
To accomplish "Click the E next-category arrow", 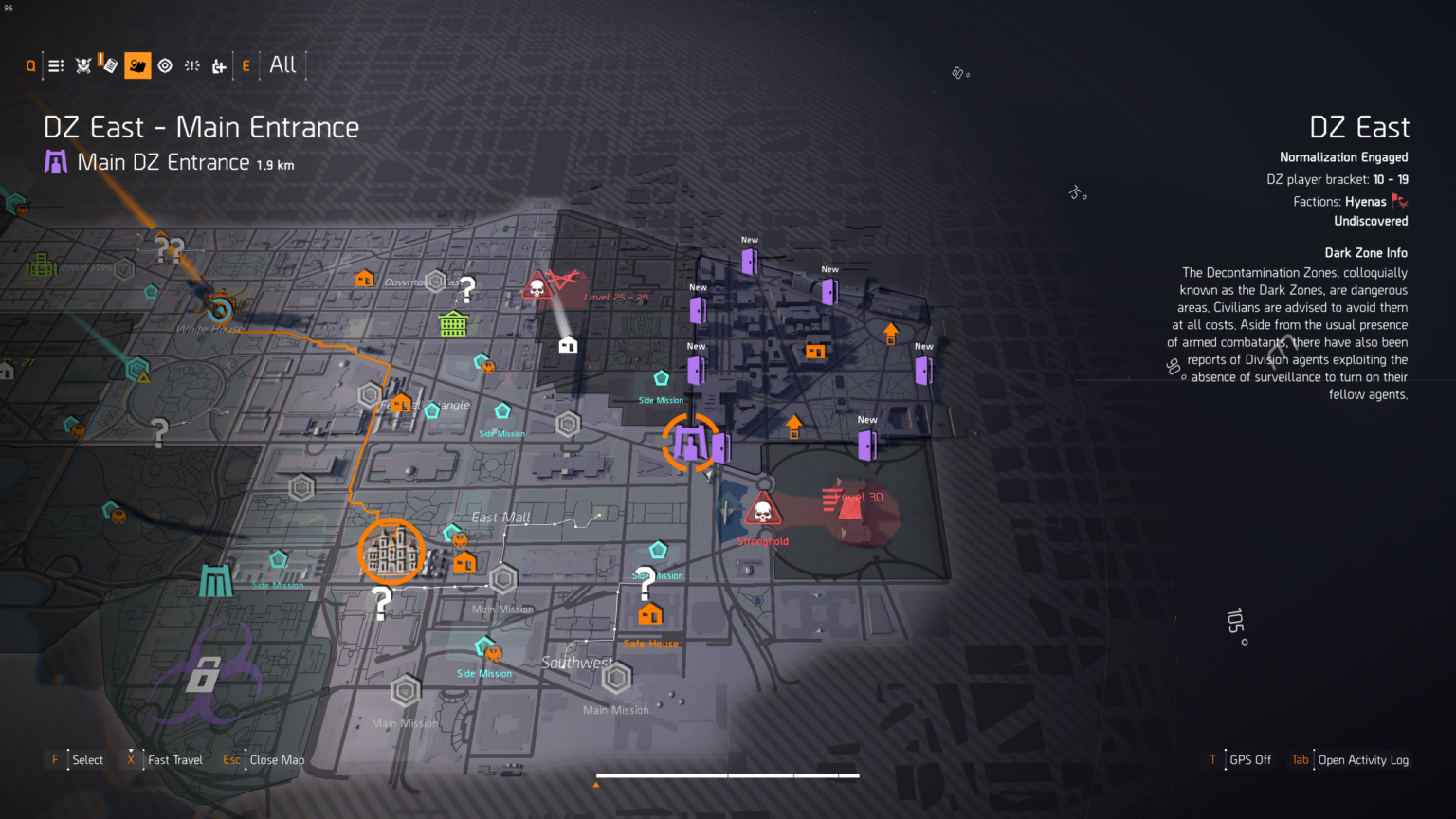I will [x=246, y=64].
